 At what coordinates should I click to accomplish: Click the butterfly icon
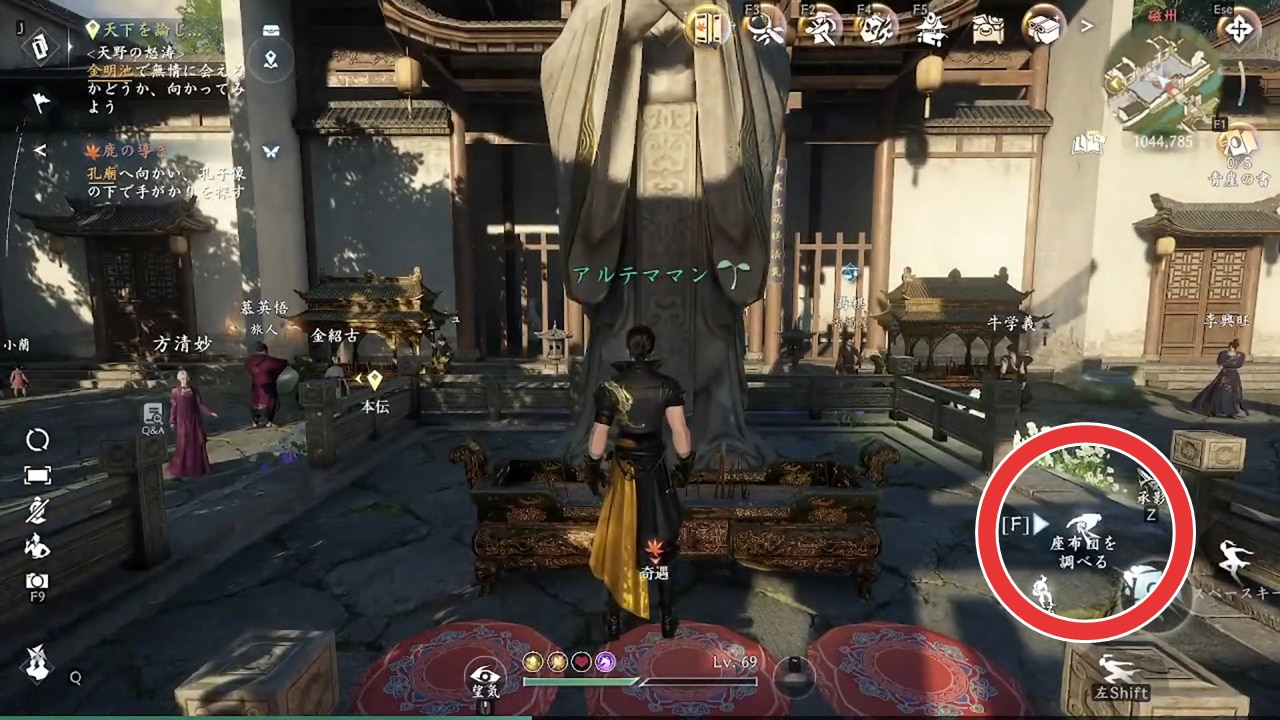[x=270, y=151]
